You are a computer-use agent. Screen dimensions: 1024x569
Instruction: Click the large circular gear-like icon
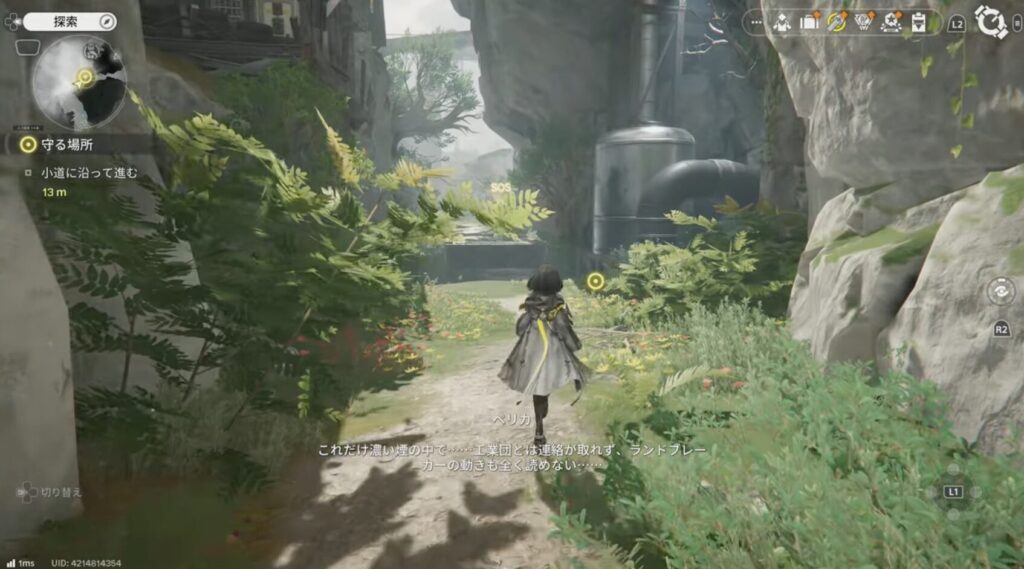click(990, 22)
